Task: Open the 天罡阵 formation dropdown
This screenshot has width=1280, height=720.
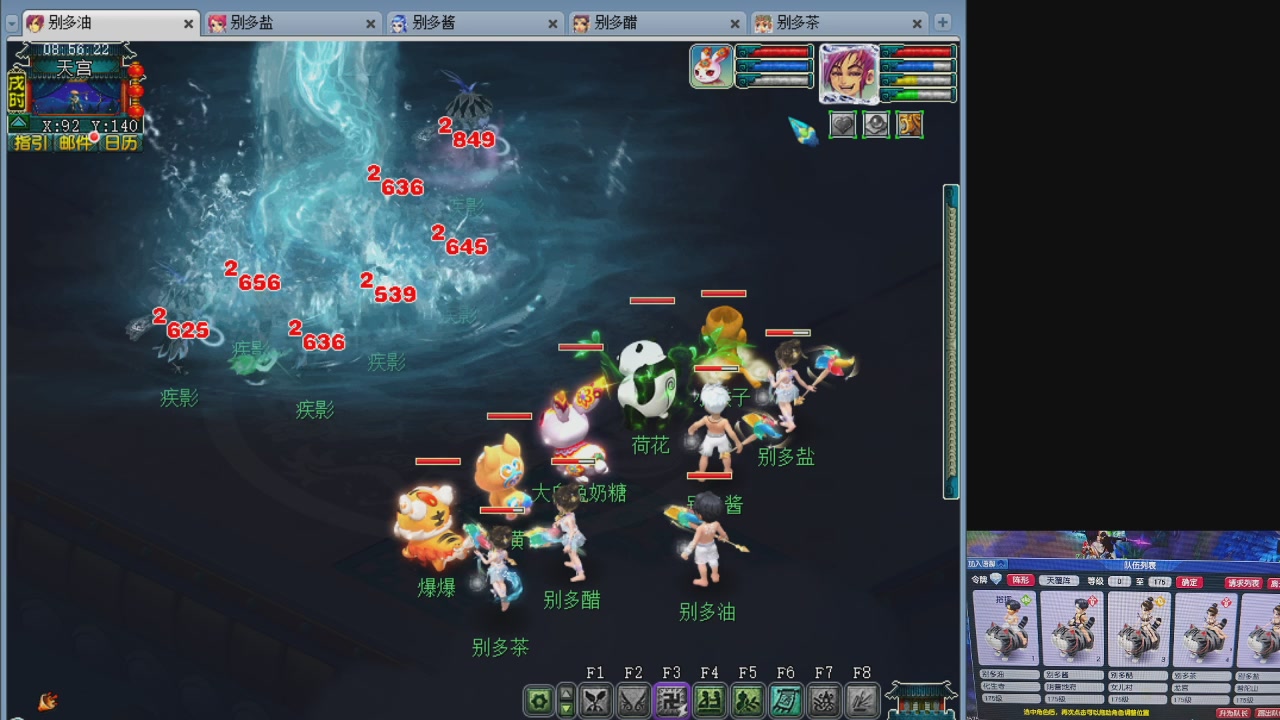Action: (x=1059, y=581)
